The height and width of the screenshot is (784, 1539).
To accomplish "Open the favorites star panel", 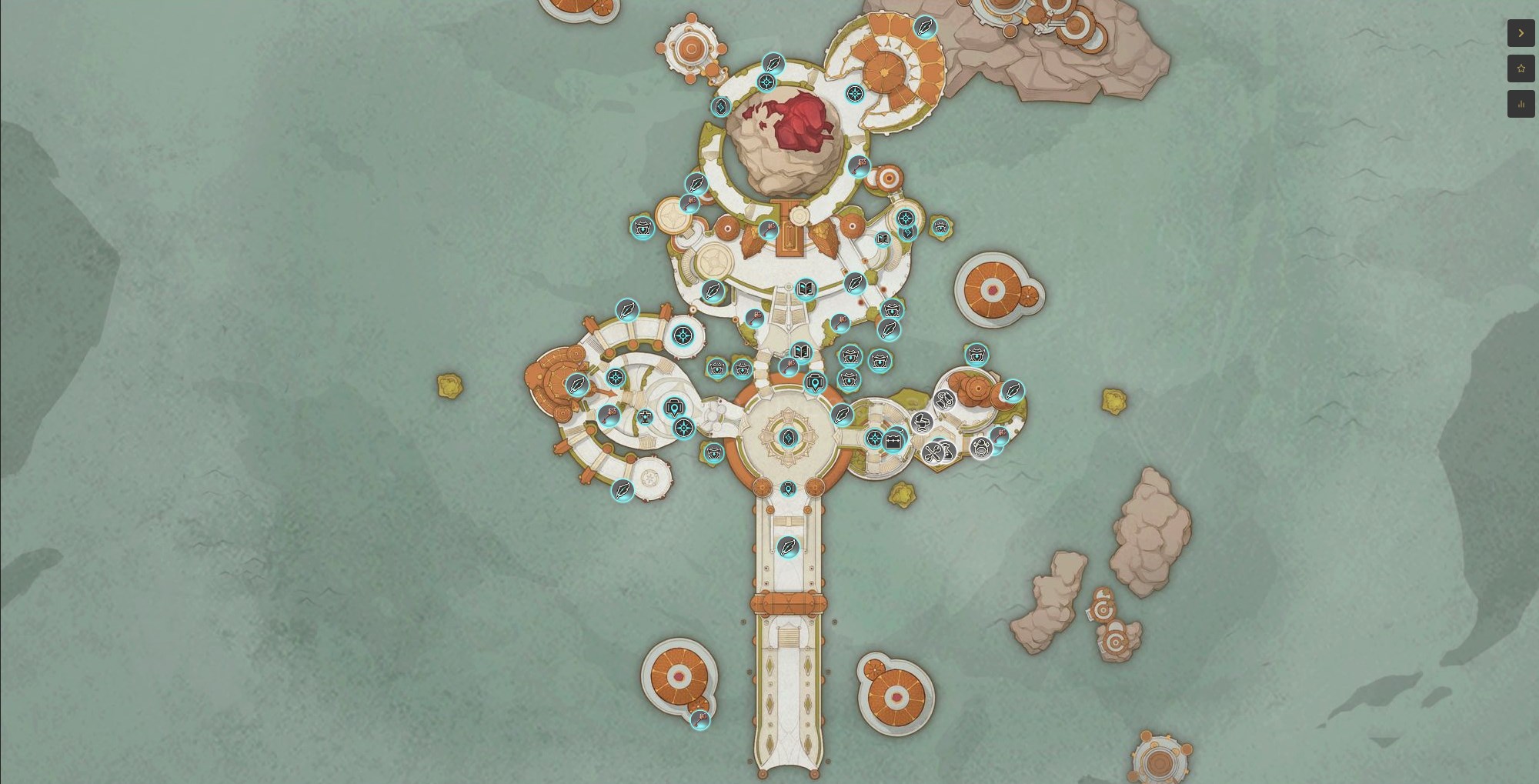I will click(x=1521, y=68).
